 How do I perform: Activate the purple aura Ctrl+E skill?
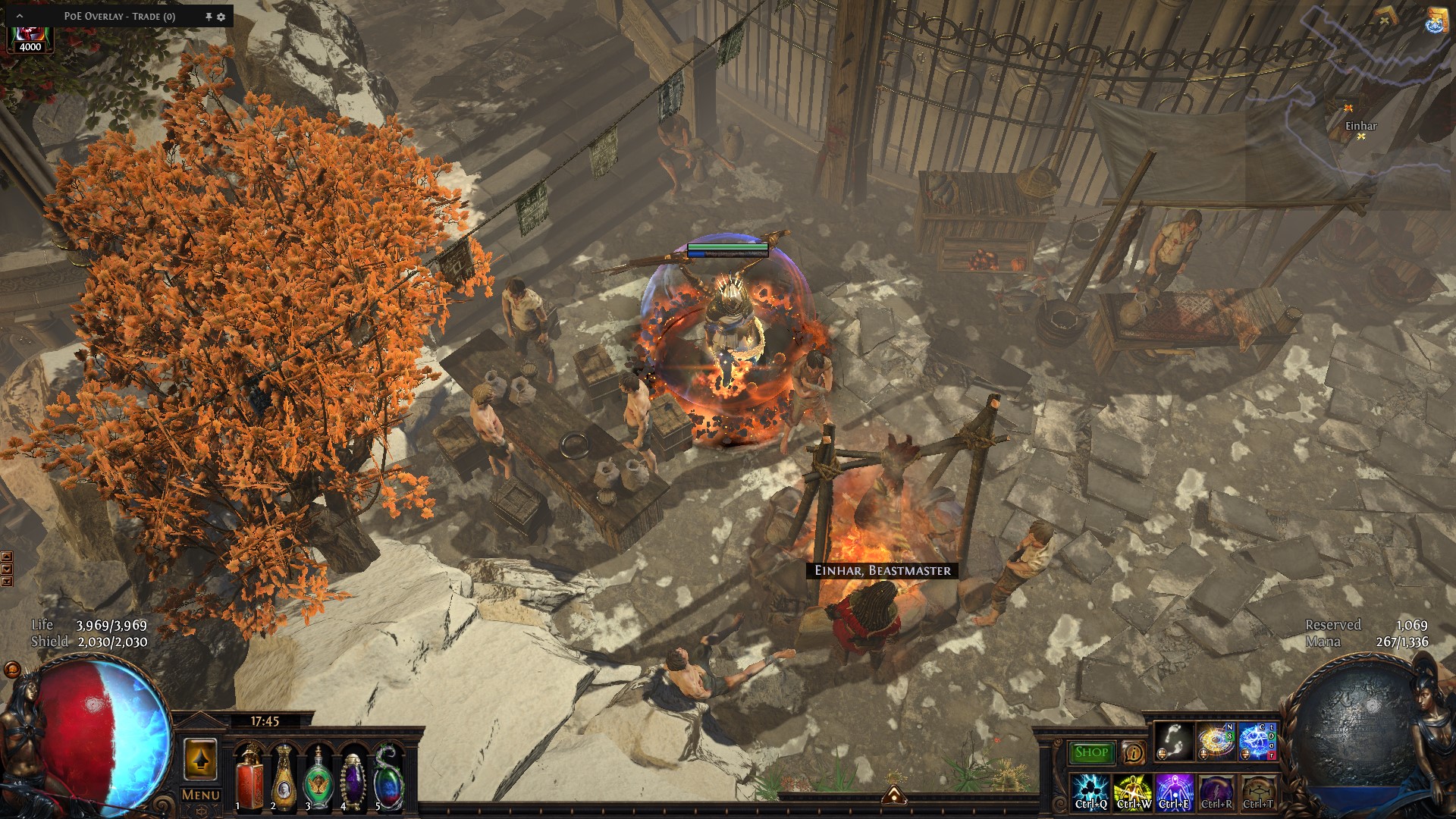(x=1175, y=792)
